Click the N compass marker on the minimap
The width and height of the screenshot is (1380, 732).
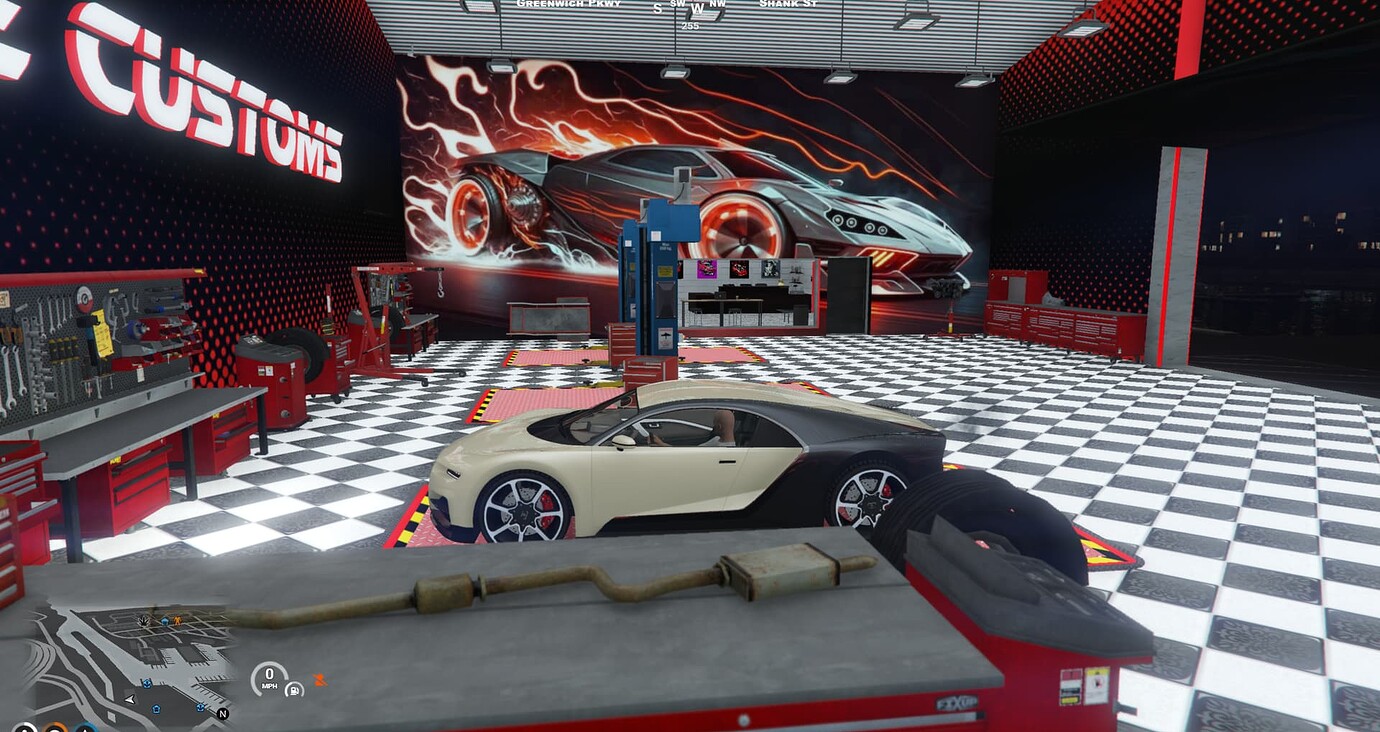point(223,714)
